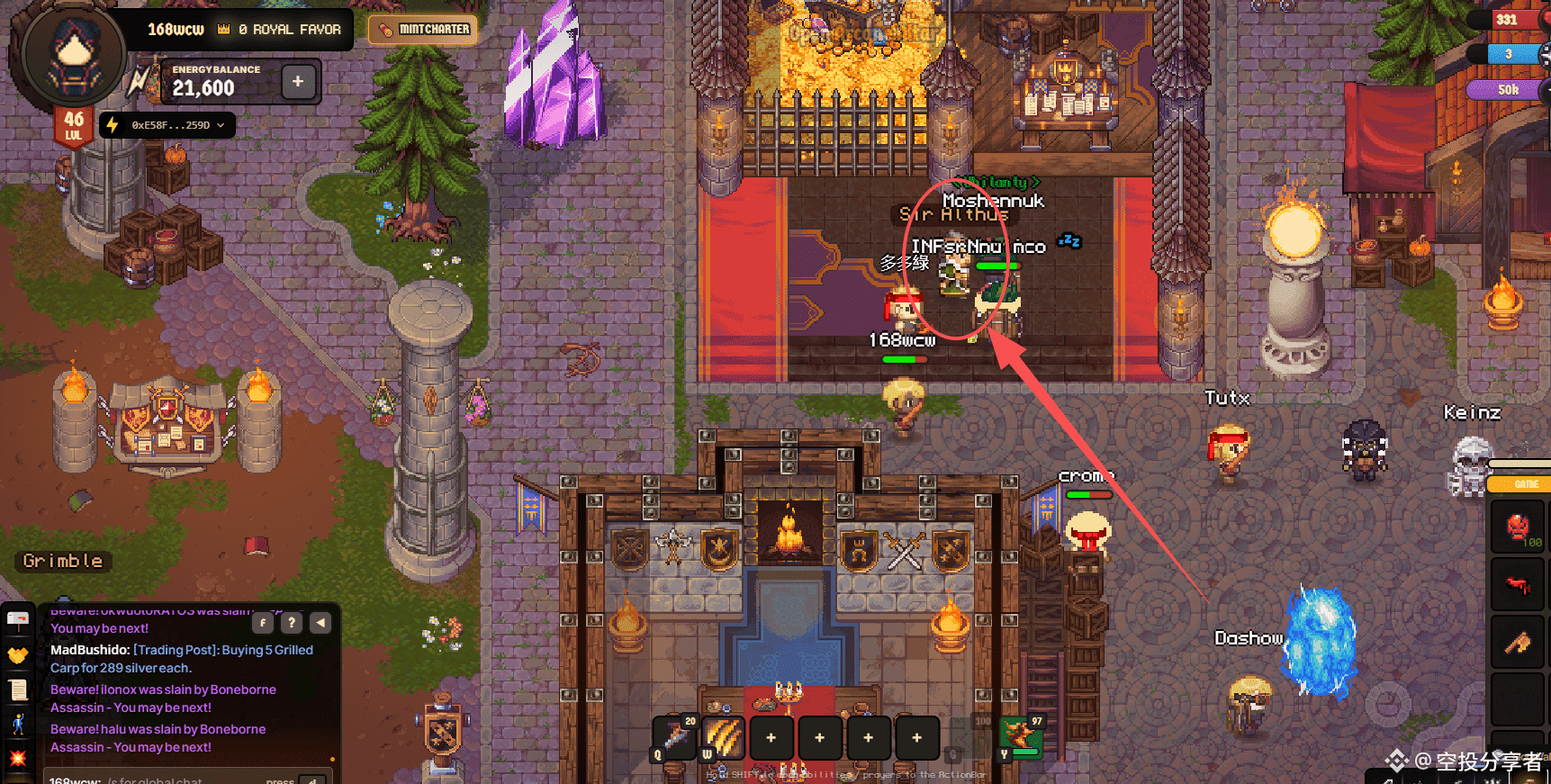Open the player portrait avatar

73,54
